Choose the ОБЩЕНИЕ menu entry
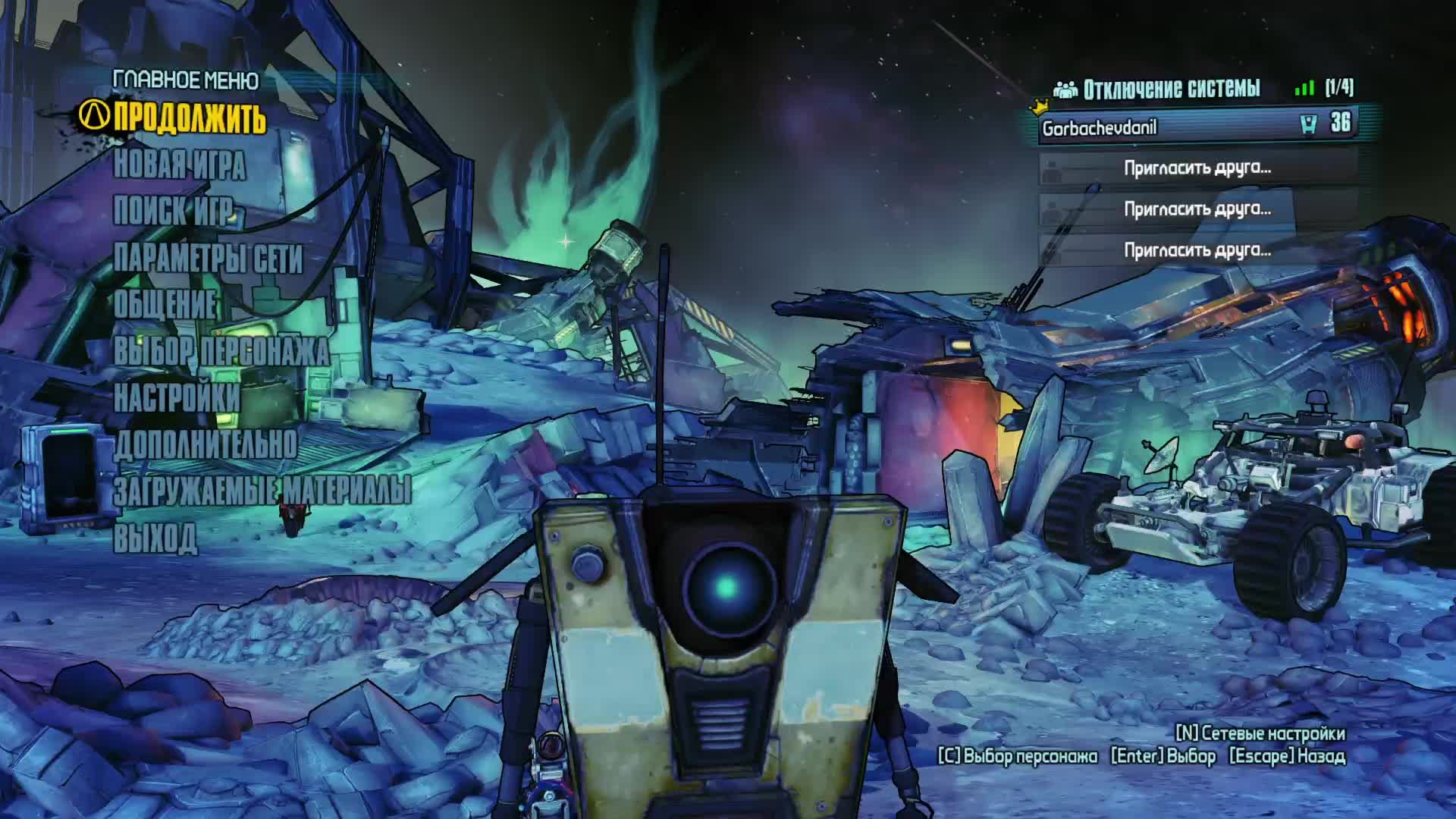The height and width of the screenshot is (819, 1456). (x=165, y=305)
